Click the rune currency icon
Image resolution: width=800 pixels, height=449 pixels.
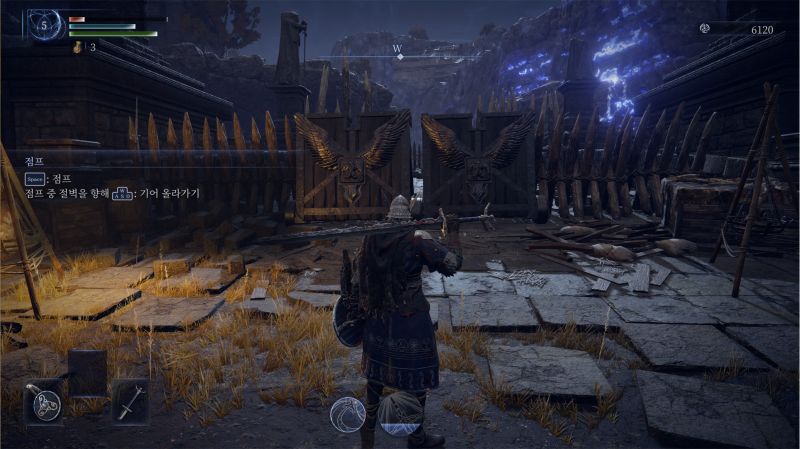coord(704,30)
